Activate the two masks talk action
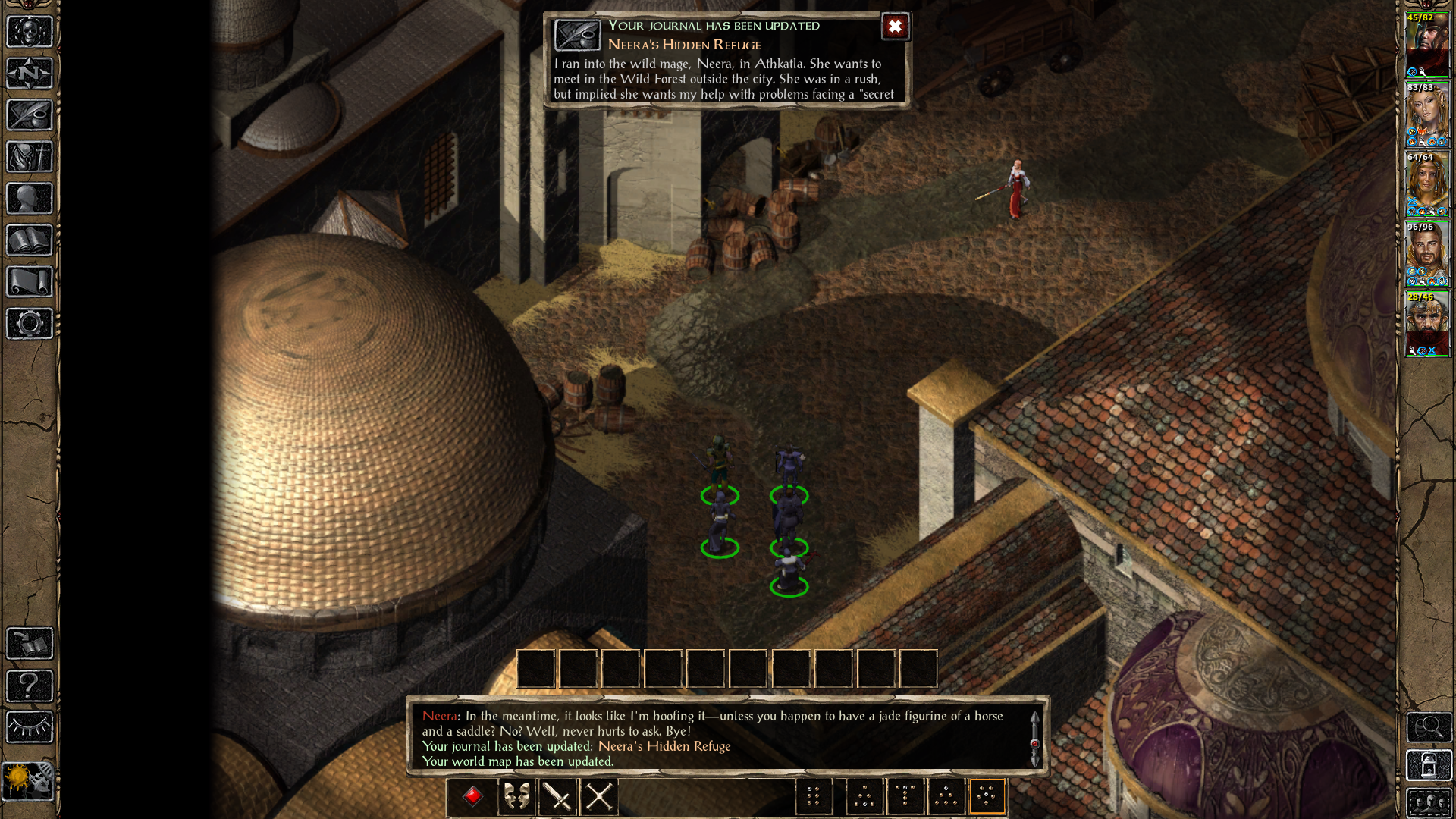The image size is (1456, 819). pyautogui.click(x=517, y=796)
